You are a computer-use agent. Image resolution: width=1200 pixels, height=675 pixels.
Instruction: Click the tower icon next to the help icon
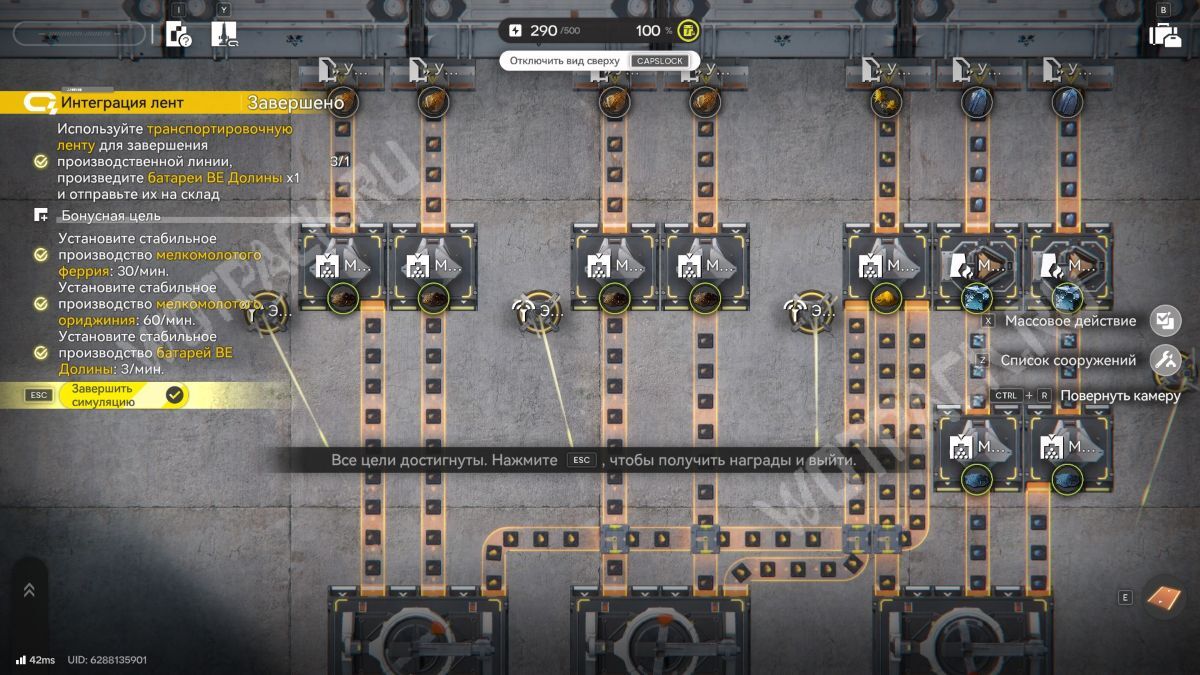click(224, 35)
